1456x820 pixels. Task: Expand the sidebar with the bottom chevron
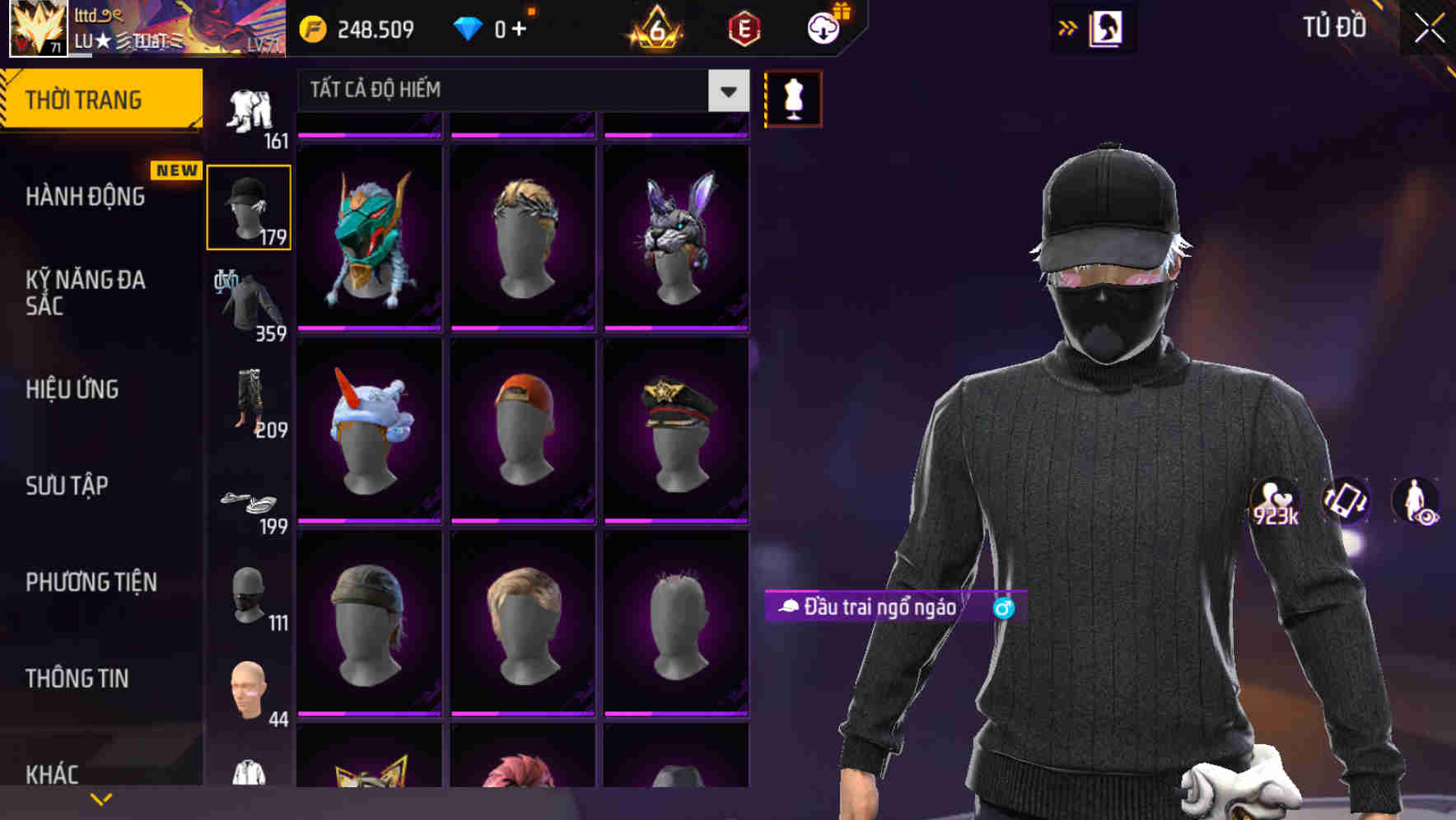click(x=101, y=799)
